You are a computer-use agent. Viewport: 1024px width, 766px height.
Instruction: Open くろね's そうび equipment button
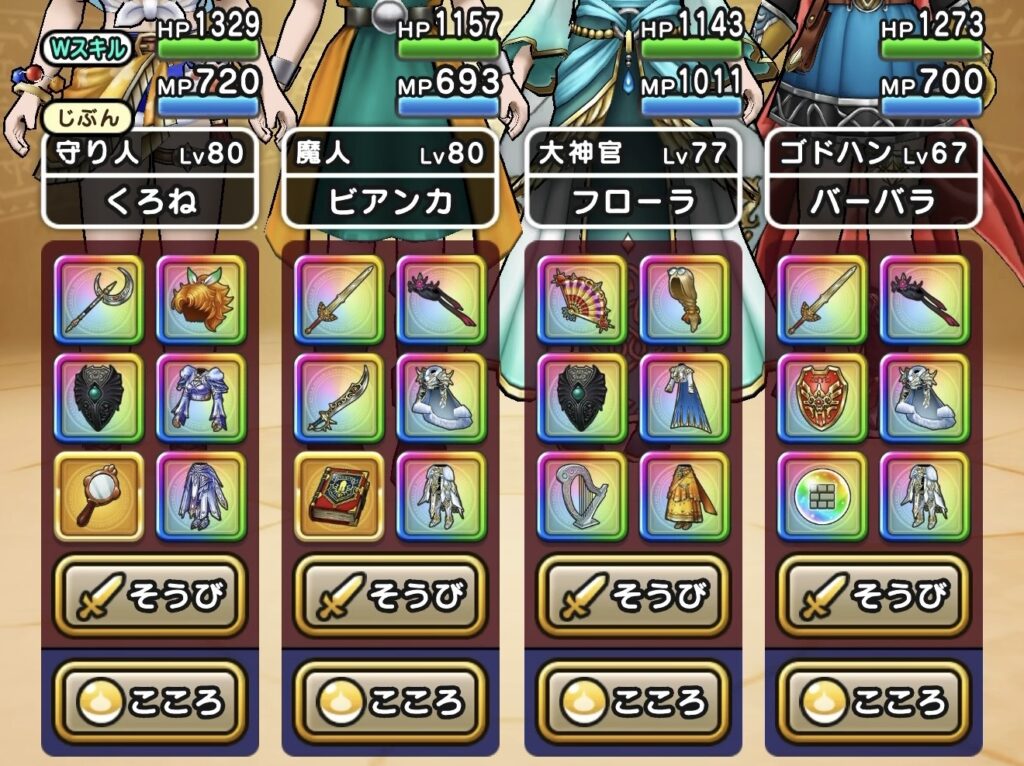click(149, 597)
